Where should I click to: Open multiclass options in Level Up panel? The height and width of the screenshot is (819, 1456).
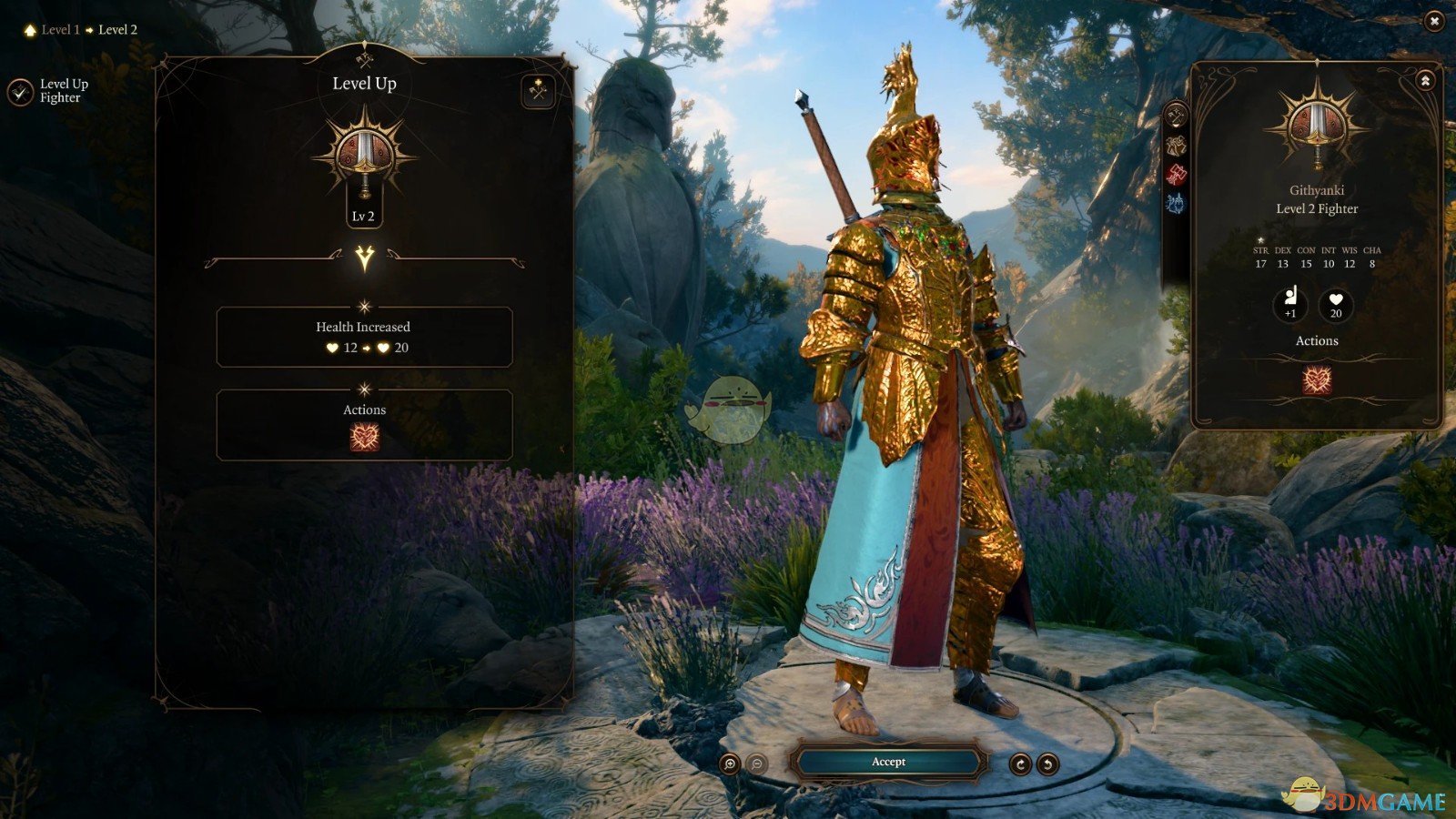pos(539,91)
